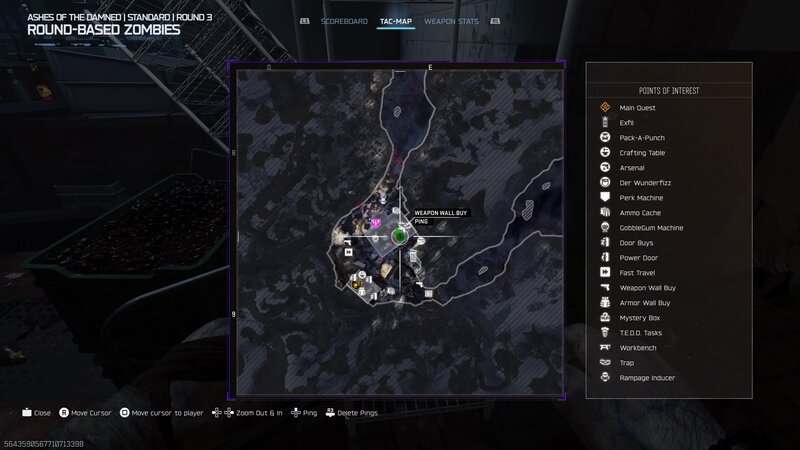Choose the Crafting Table legend entry

(x=642, y=152)
